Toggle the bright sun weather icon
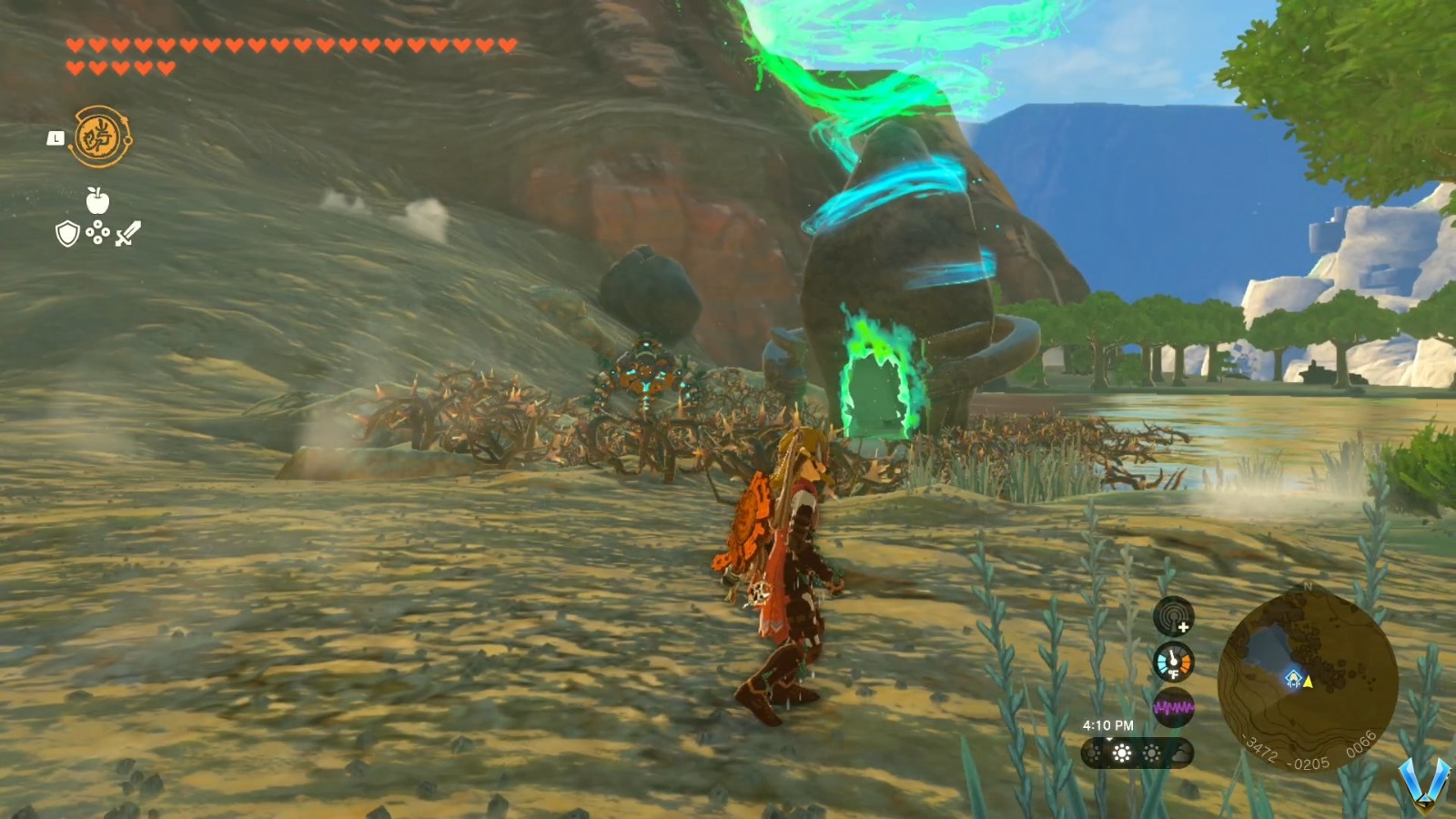The width and height of the screenshot is (1456, 819). click(x=1121, y=751)
